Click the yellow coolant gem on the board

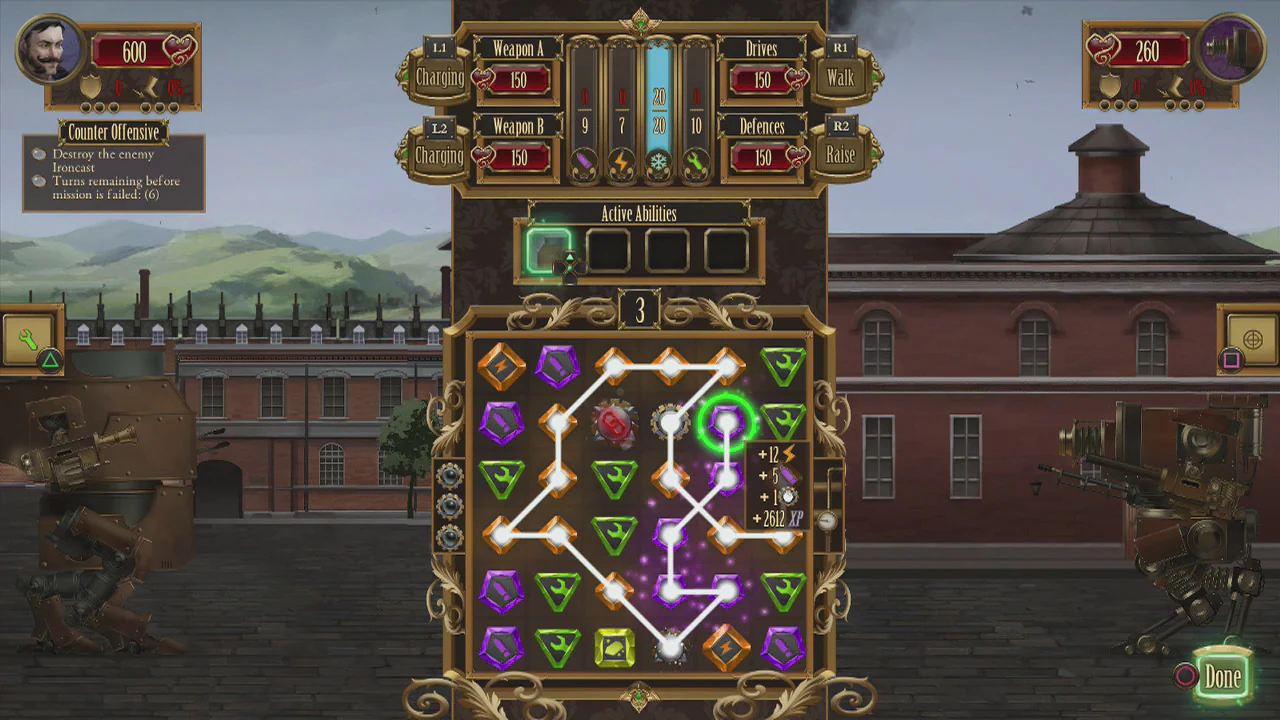[615, 645]
